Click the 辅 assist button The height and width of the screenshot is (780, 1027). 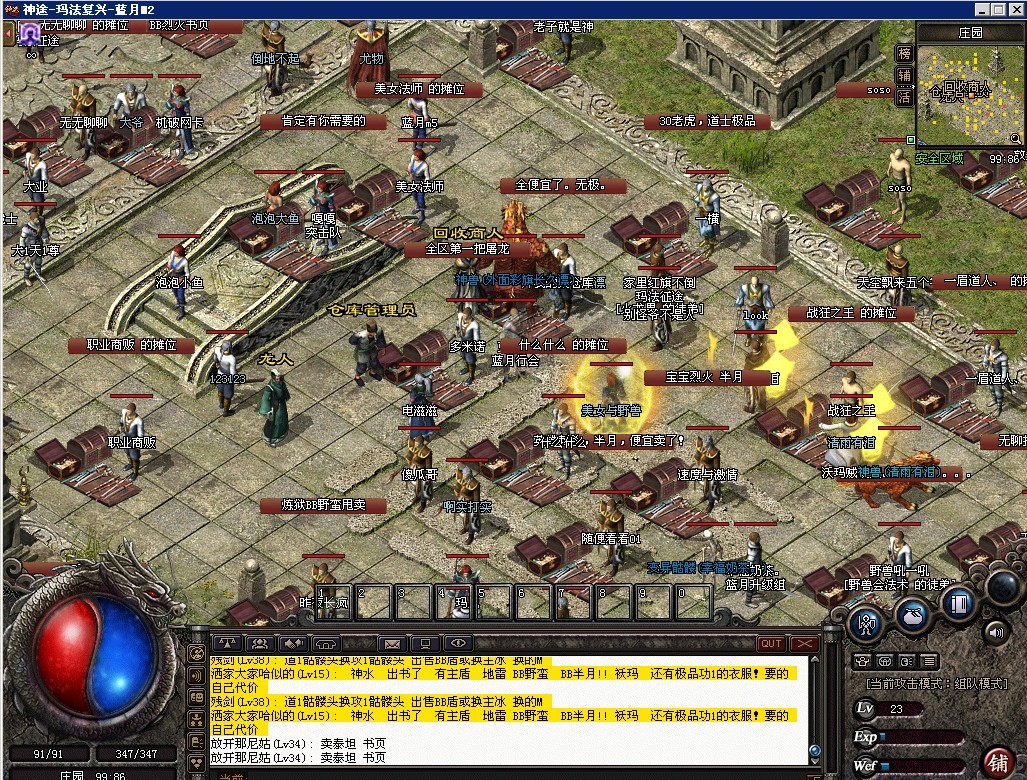coord(904,75)
